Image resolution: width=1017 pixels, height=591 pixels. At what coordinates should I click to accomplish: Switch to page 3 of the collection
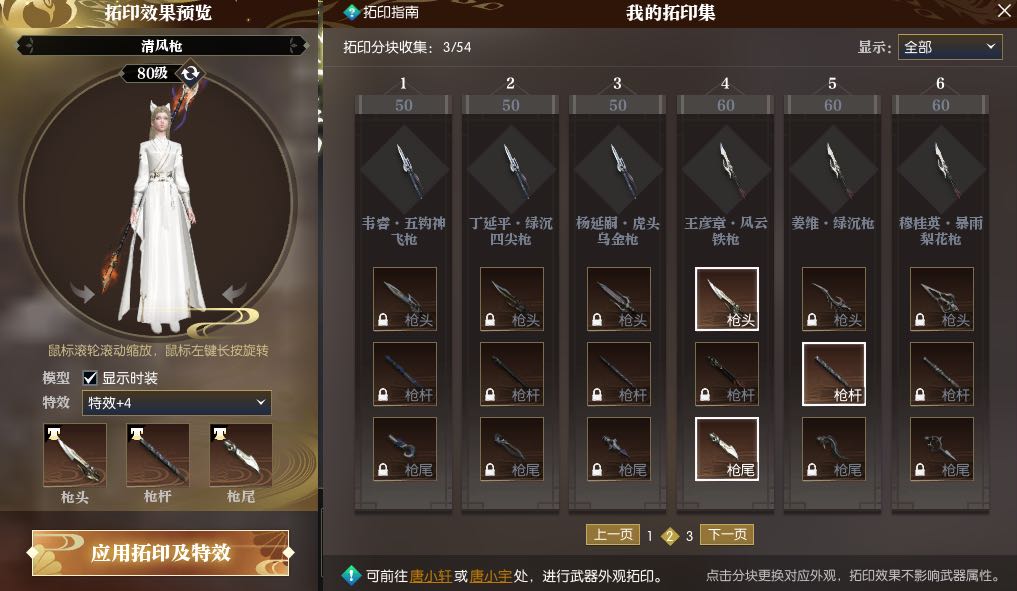coord(689,536)
